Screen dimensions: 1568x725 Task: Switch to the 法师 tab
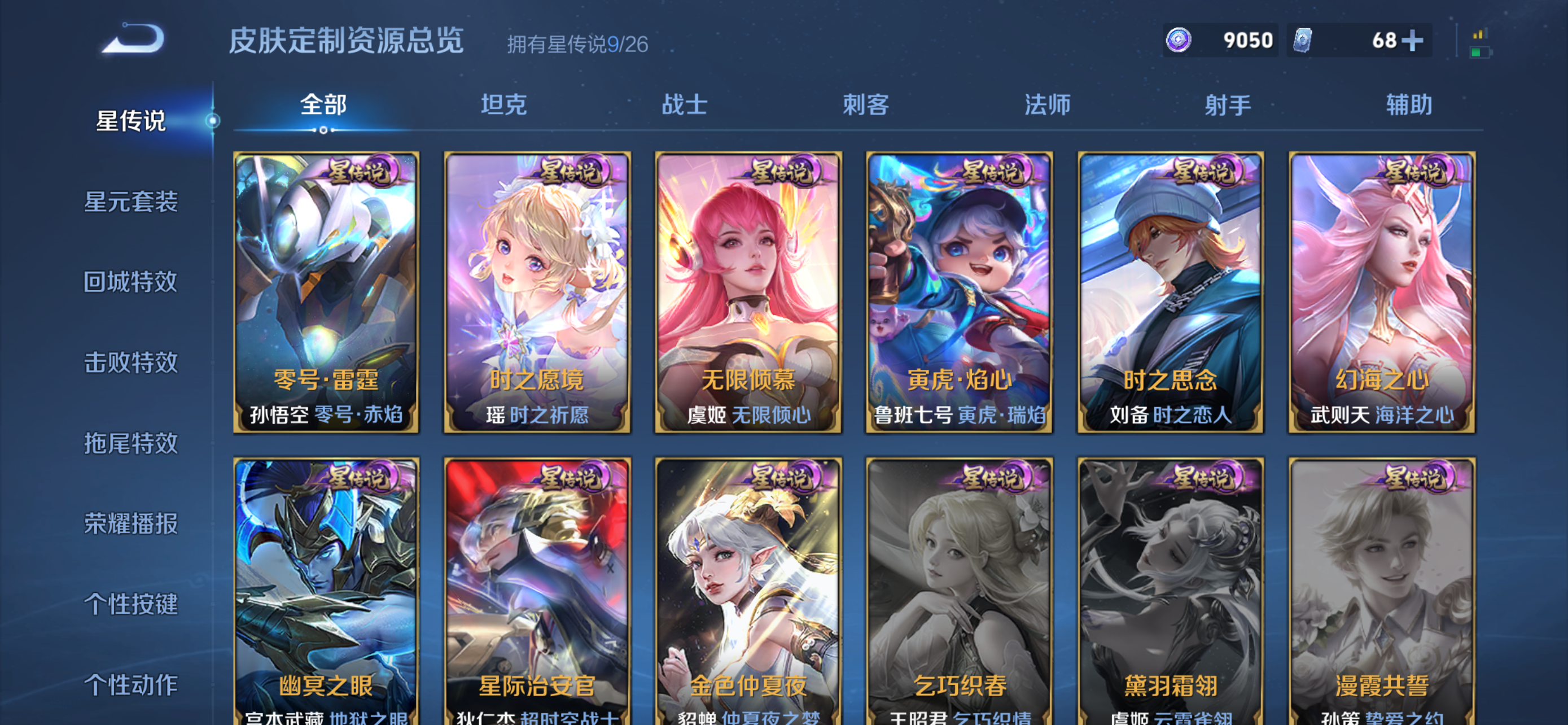tap(1048, 104)
